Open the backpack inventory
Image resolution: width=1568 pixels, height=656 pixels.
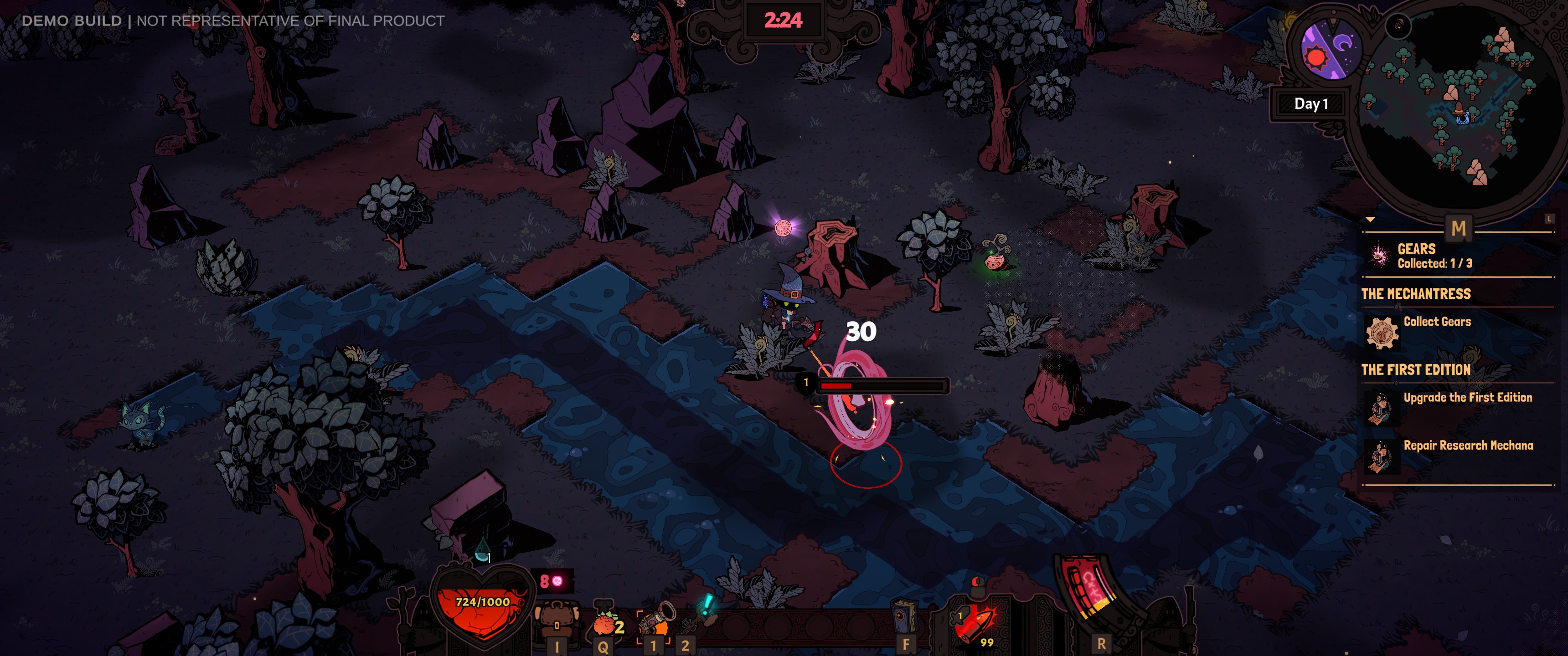(556, 622)
